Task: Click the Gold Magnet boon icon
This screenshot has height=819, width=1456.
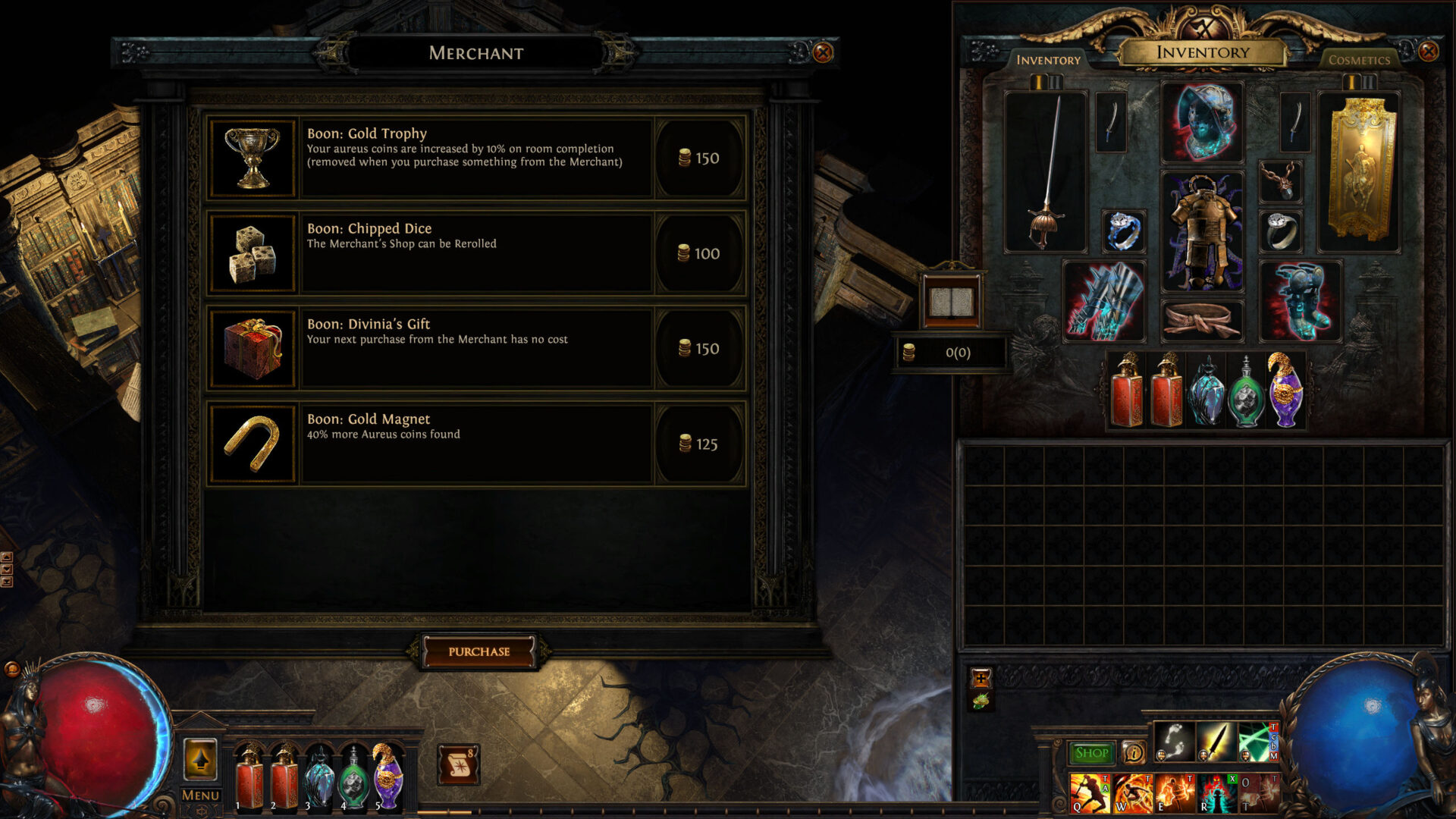Action: tap(253, 442)
